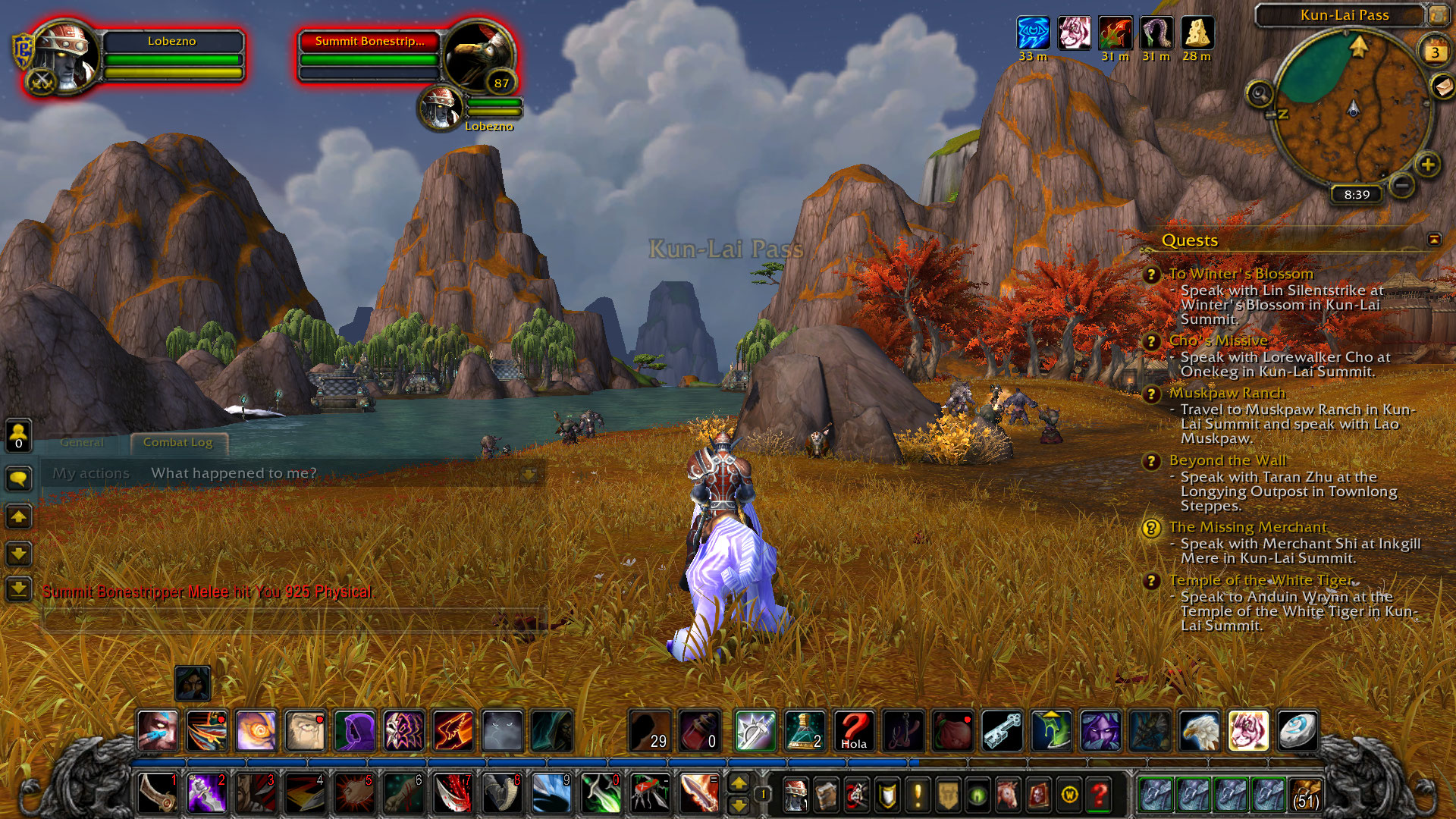Viewport: 1456px width, 819px height.
Task: Click Lobezno's player portrait
Action: click(x=64, y=57)
